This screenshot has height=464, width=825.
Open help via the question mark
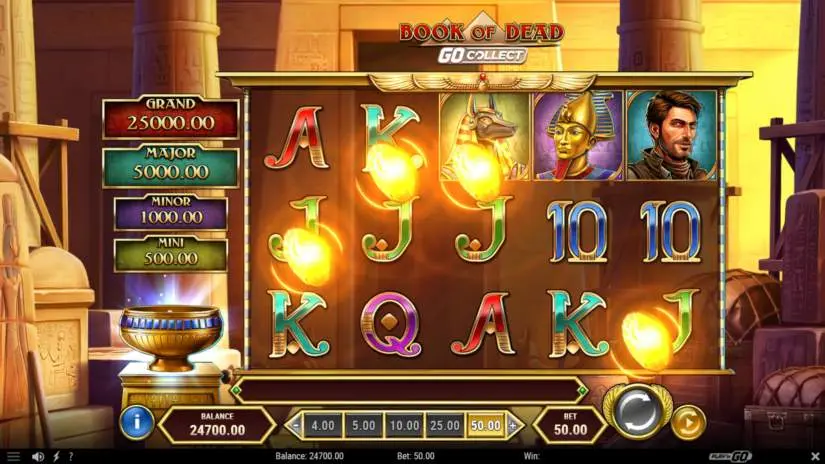70,457
